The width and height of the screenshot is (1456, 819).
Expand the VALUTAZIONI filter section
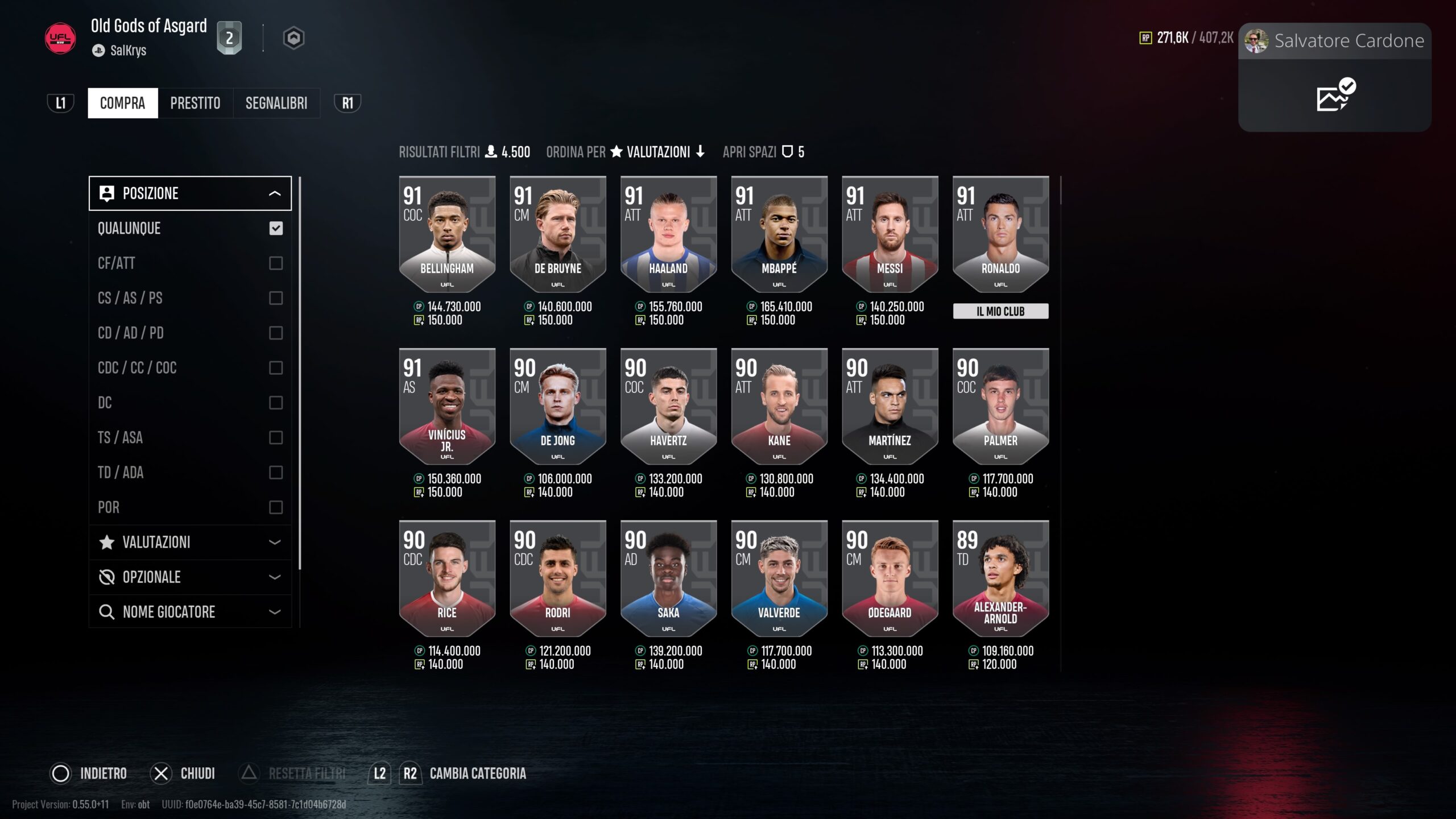190,542
